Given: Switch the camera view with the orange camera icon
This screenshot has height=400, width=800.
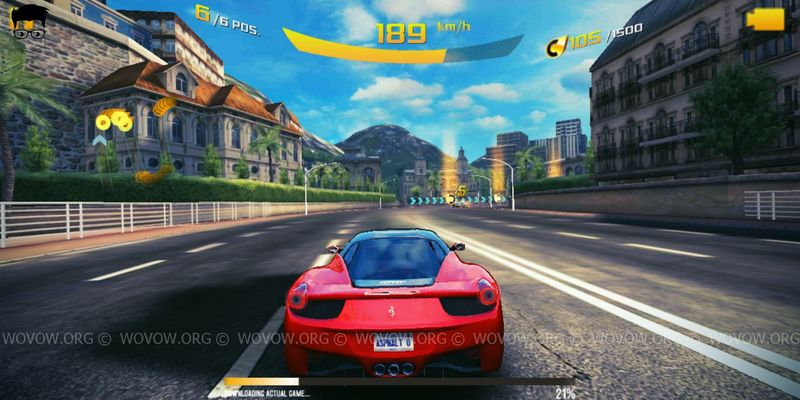Looking at the screenshot, I should (767, 20).
